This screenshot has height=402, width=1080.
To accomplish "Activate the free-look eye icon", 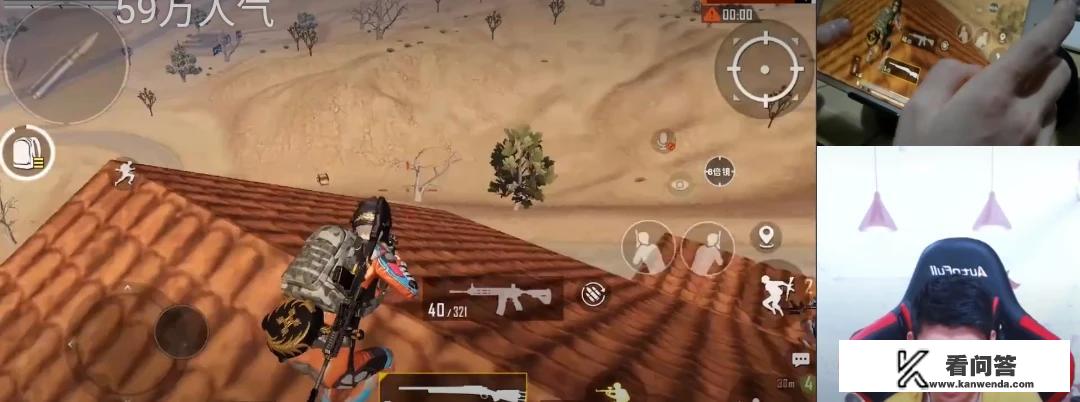I will [x=680, y=184].
